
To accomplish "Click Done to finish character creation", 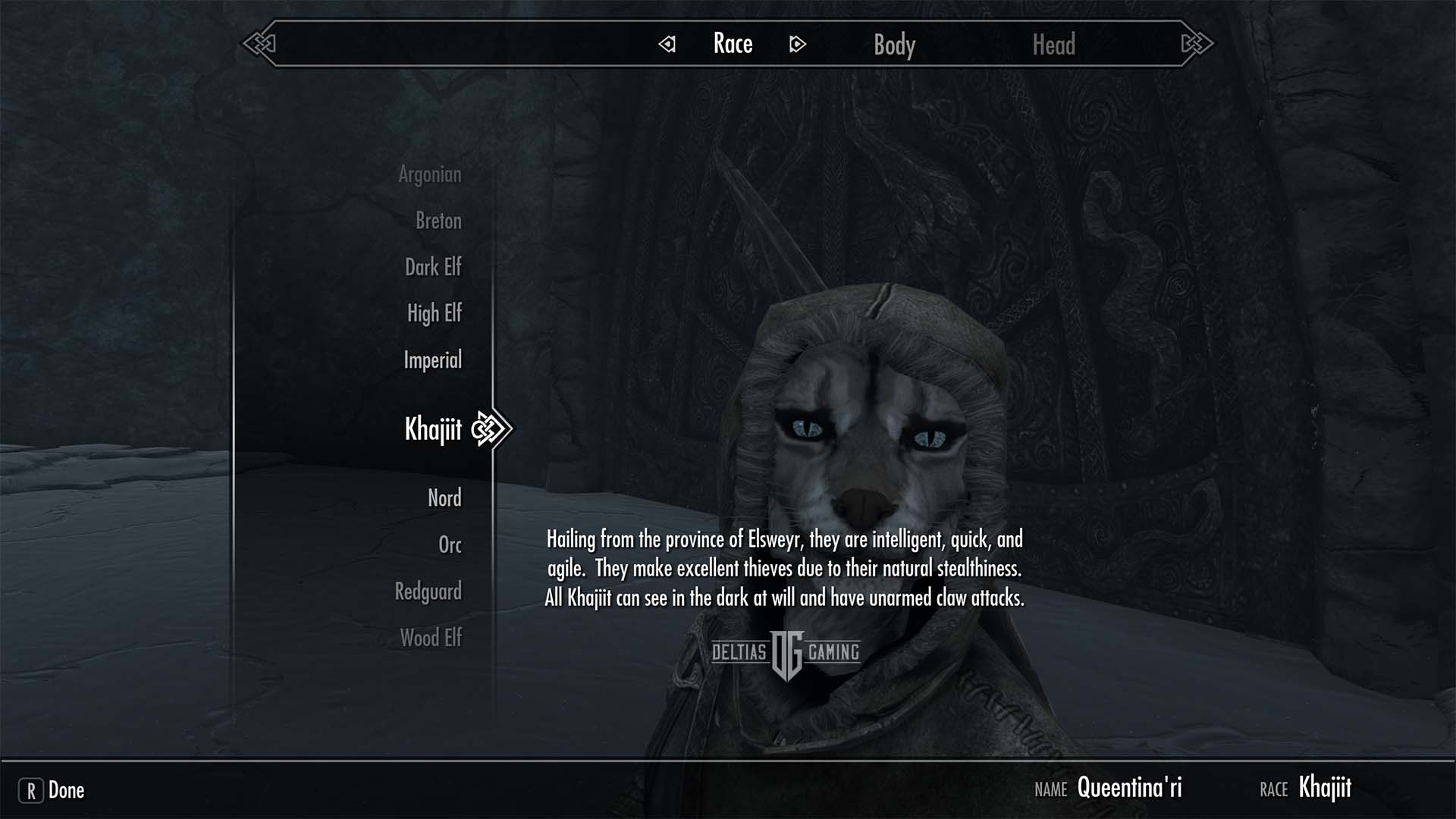I will tap(52, 790).
